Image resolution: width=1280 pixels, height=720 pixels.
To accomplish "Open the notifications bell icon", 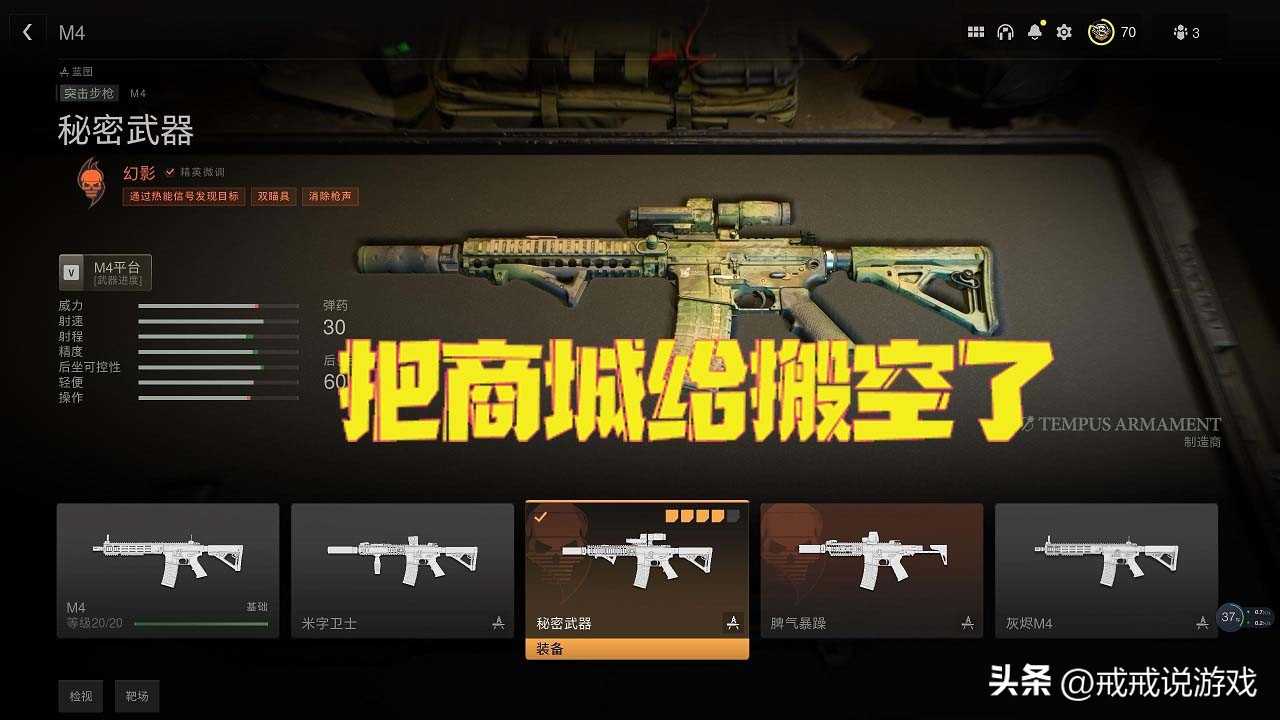I will coord(1035,32).
